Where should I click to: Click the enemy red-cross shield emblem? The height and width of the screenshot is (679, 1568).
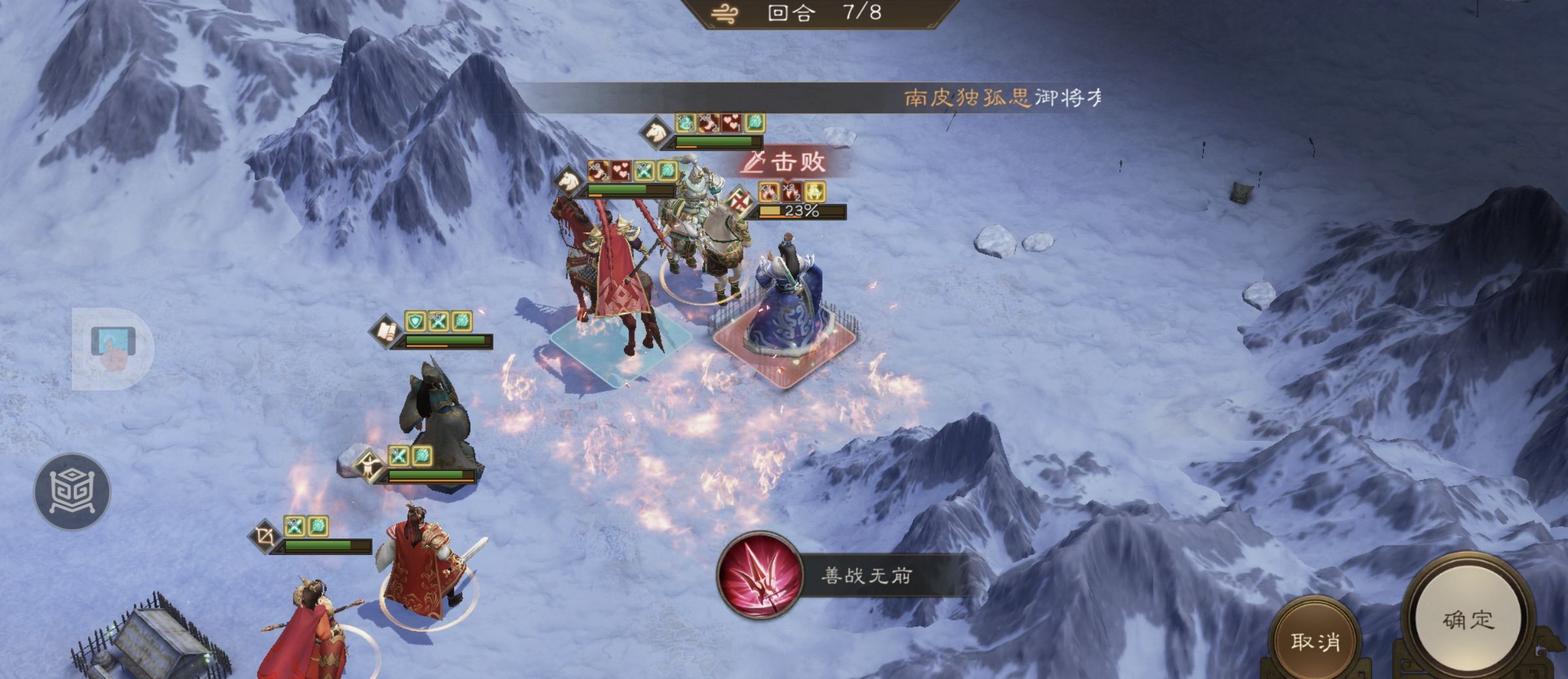pos(739,200)
